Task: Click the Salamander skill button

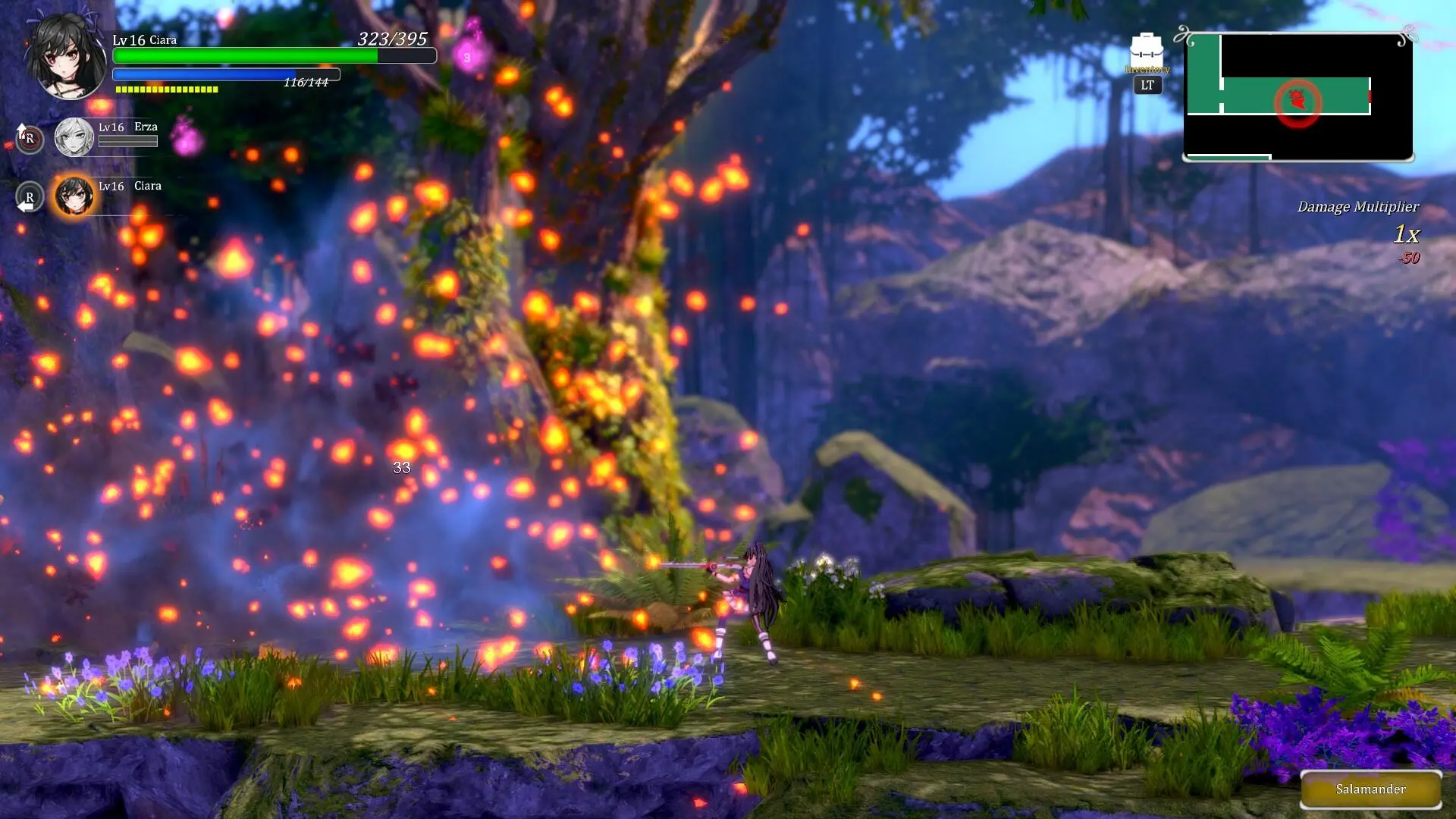Action: [1370, 789]
